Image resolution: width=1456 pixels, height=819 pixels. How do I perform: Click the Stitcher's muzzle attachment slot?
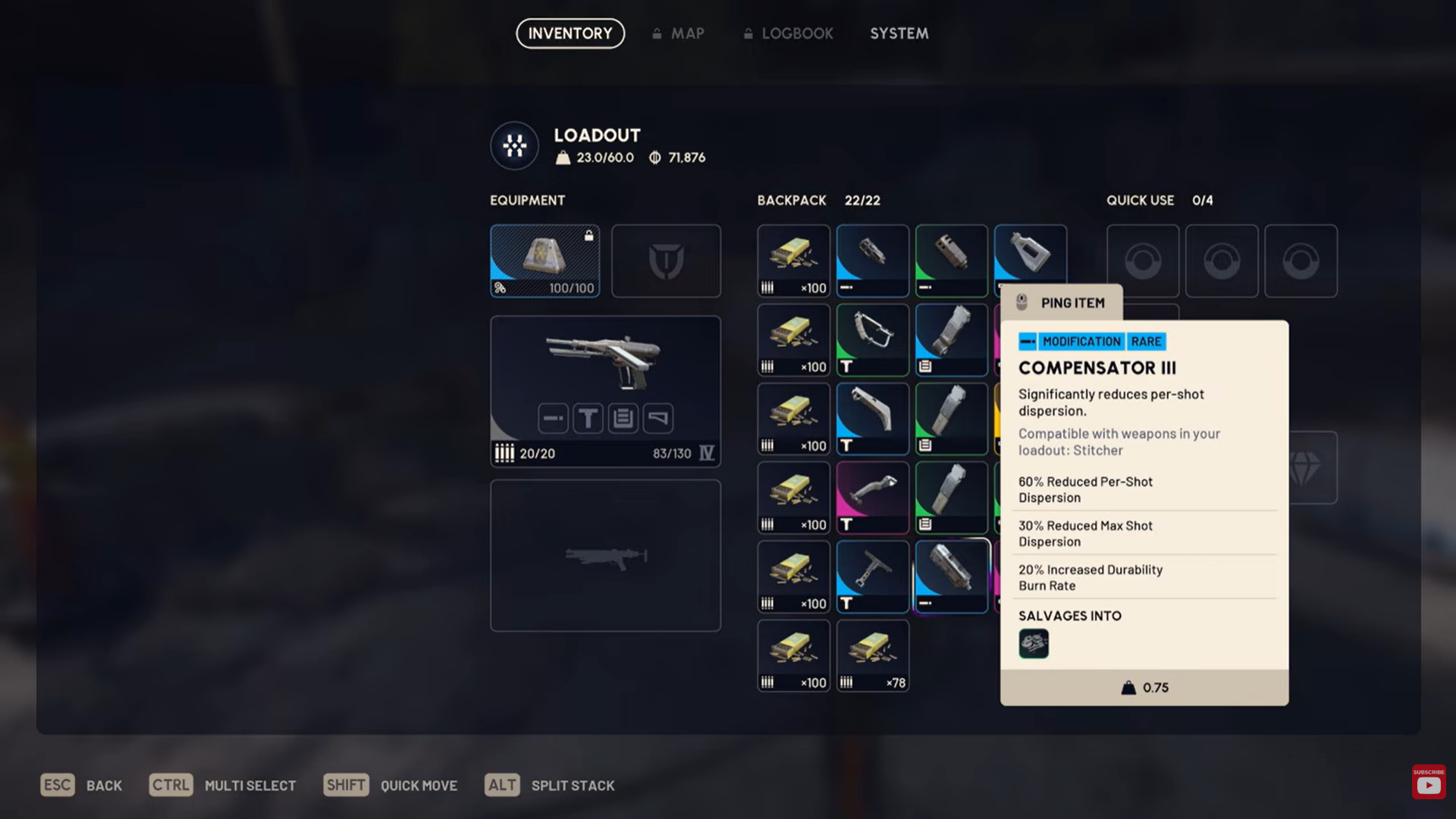tap(553, 418)
